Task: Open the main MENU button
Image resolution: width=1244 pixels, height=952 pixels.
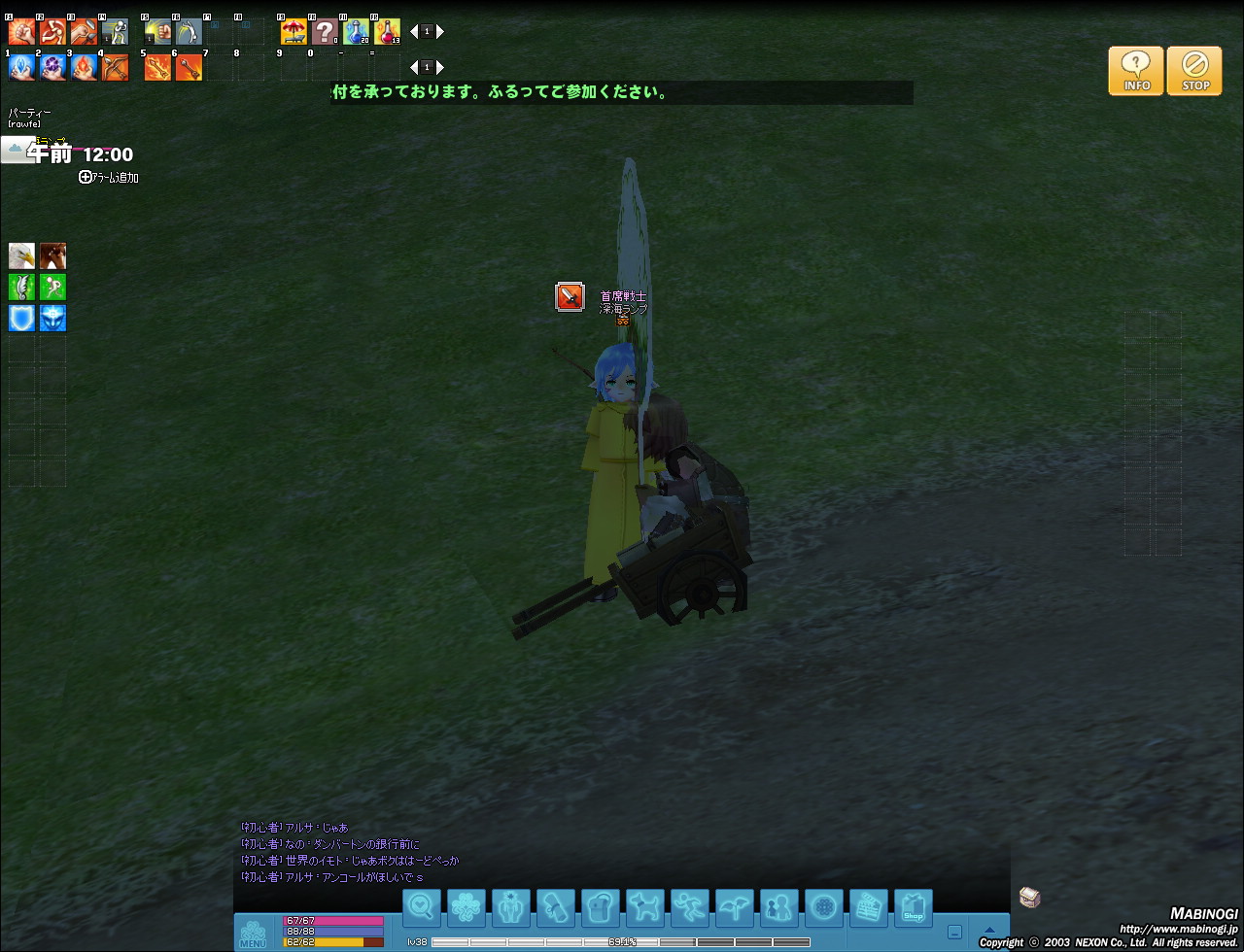Action: [253, 933]
